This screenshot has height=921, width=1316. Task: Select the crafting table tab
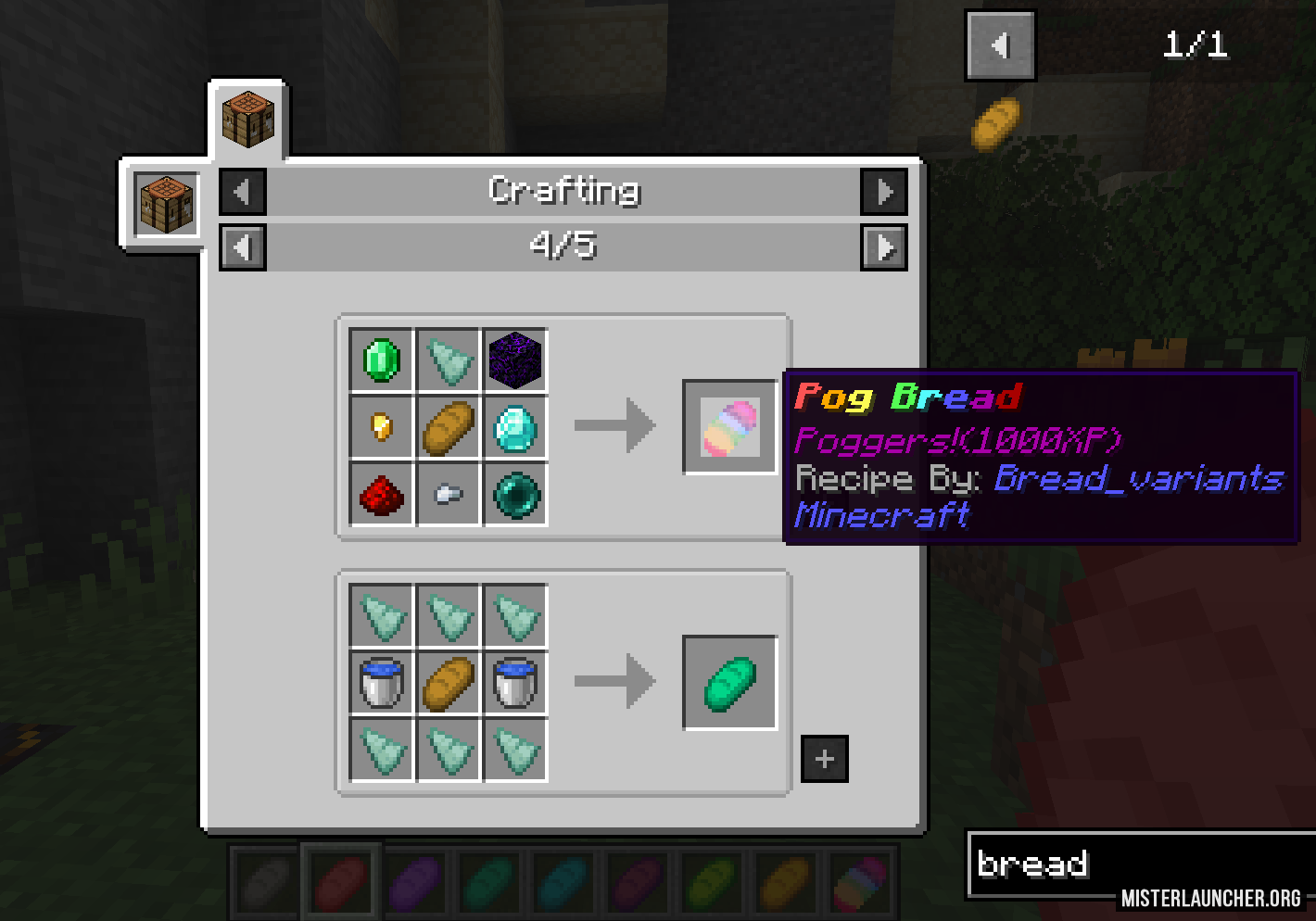coord(248,120)
